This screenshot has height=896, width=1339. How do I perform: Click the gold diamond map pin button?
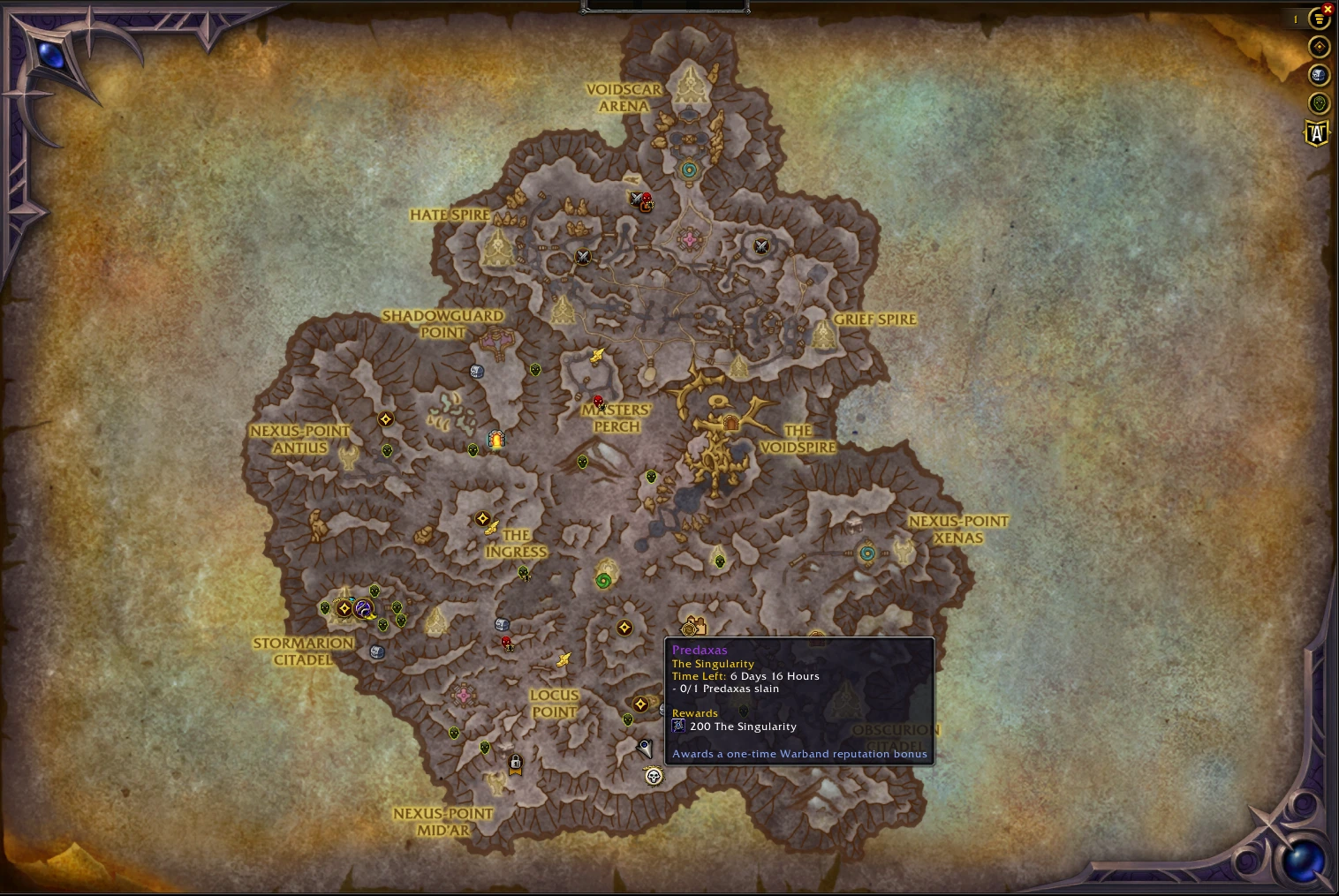pyautogui.click(x=1319, y=47)
